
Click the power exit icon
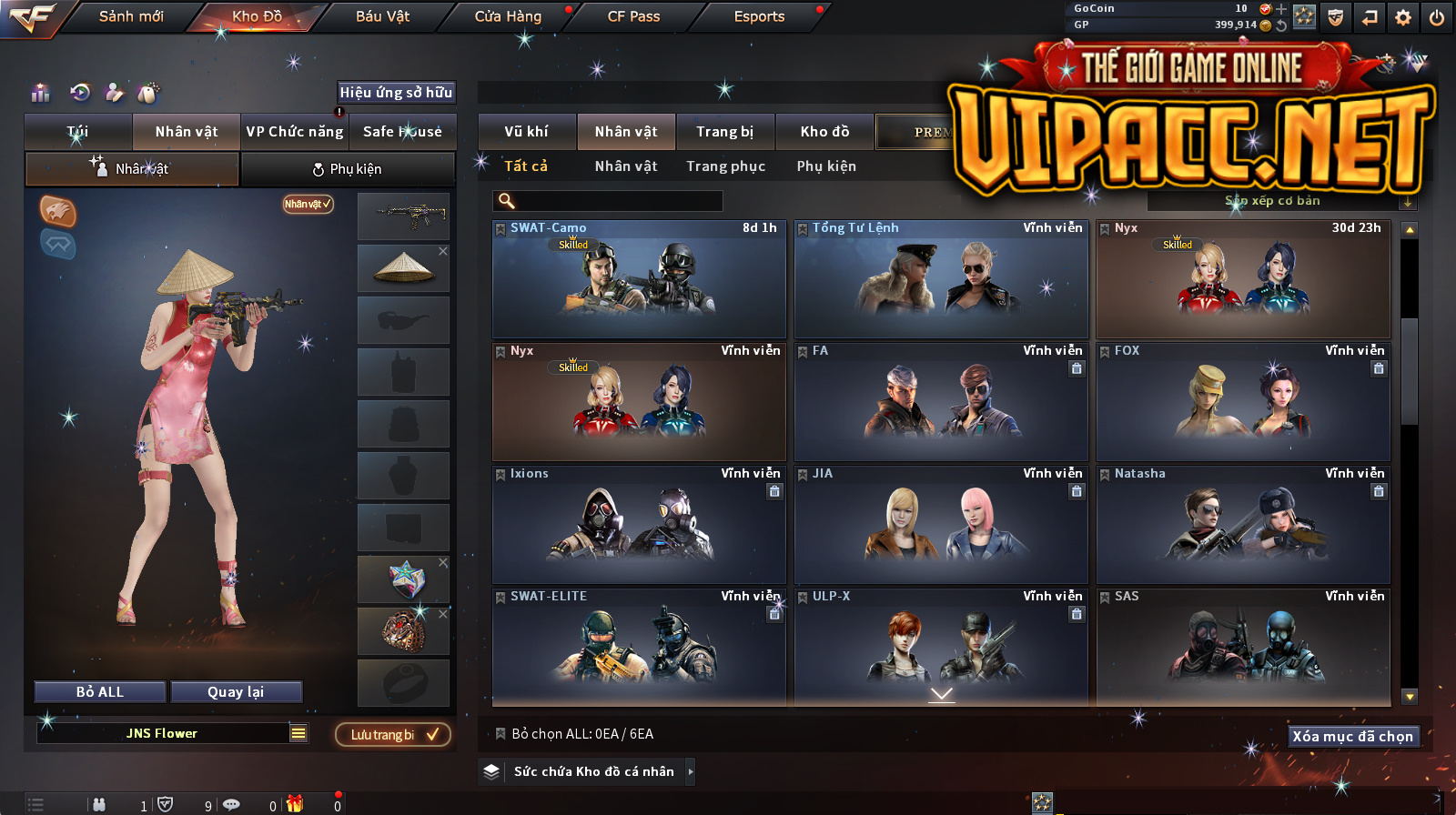[1437, 17]
